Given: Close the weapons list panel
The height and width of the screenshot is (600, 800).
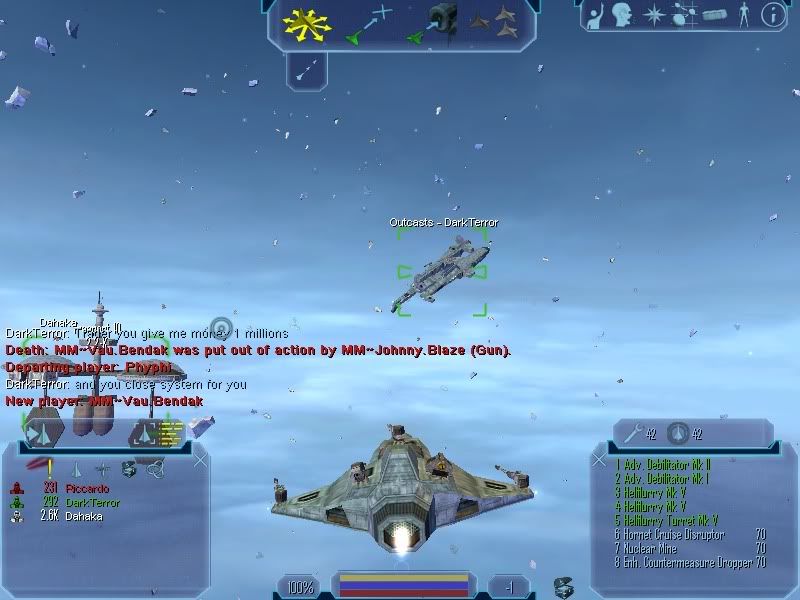Looking at the screenshot, I should [599, 459].
